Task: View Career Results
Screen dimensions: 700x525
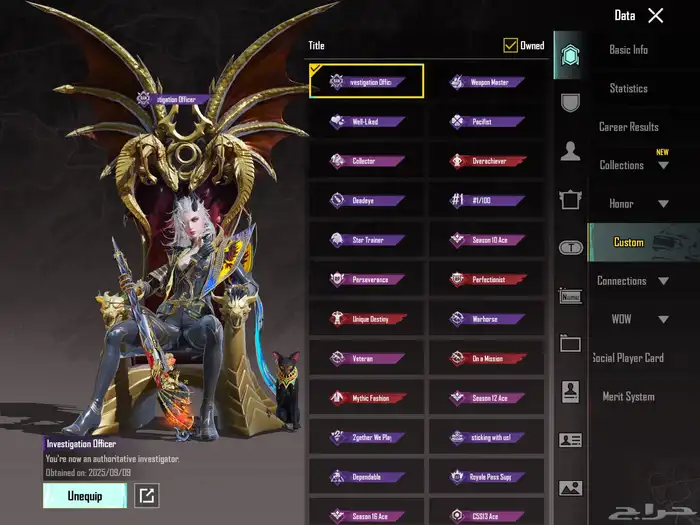Action: [628, 127]
